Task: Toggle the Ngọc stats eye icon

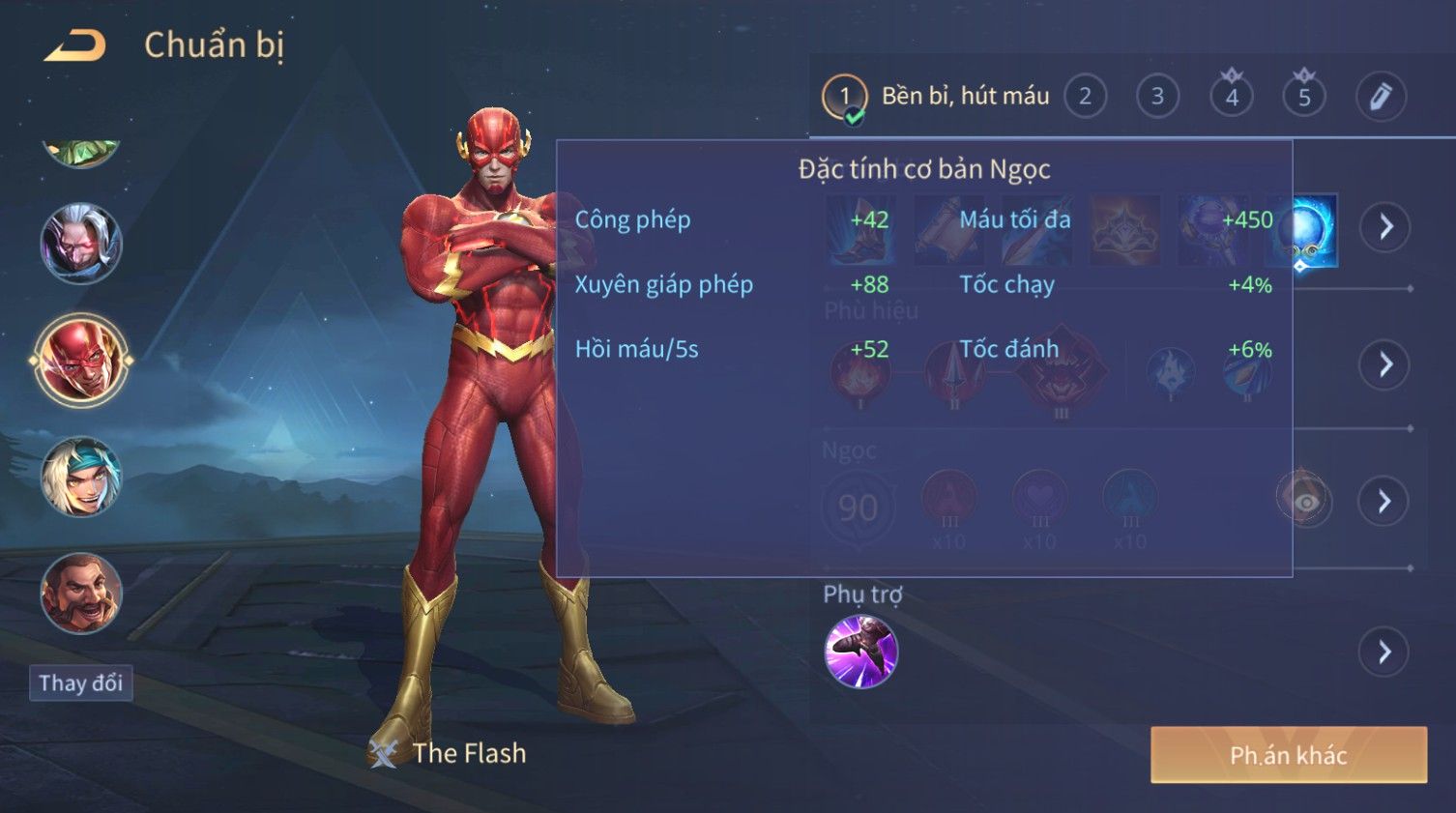Action: [x=1304, y=501]
